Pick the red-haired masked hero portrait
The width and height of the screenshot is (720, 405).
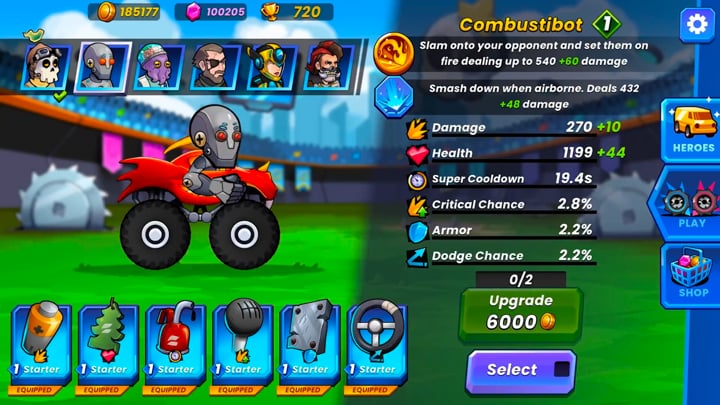(327, 67)
